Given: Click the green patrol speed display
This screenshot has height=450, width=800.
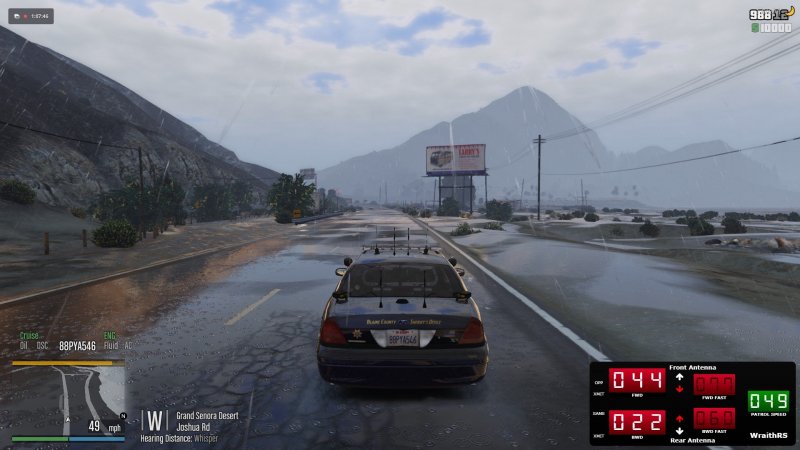Looking at the screenshot, I should (768, 401).
